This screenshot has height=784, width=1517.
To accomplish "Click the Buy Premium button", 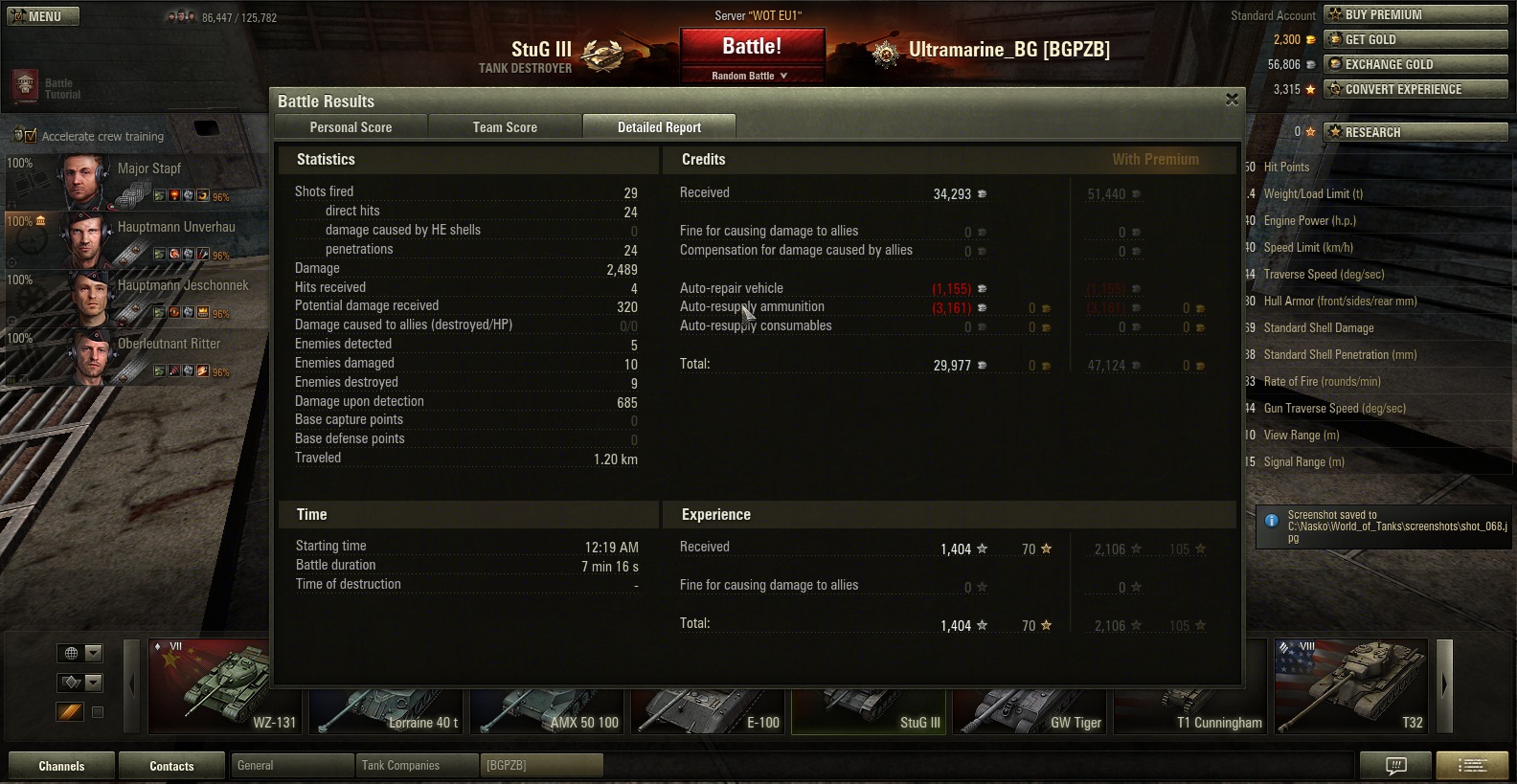I will [1415, 14].
